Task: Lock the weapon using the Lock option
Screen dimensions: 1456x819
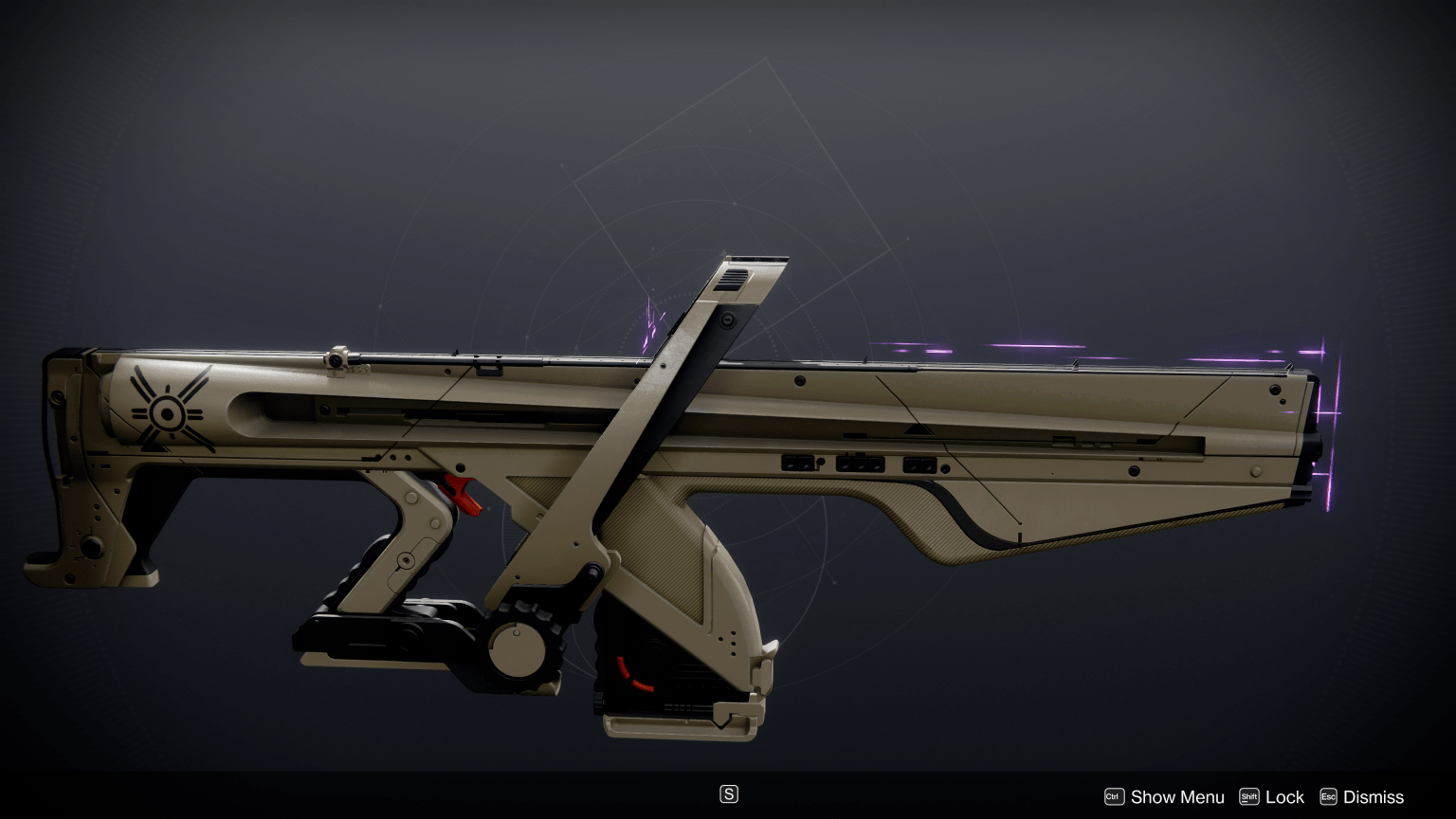Action: (x=1284, y=796)
